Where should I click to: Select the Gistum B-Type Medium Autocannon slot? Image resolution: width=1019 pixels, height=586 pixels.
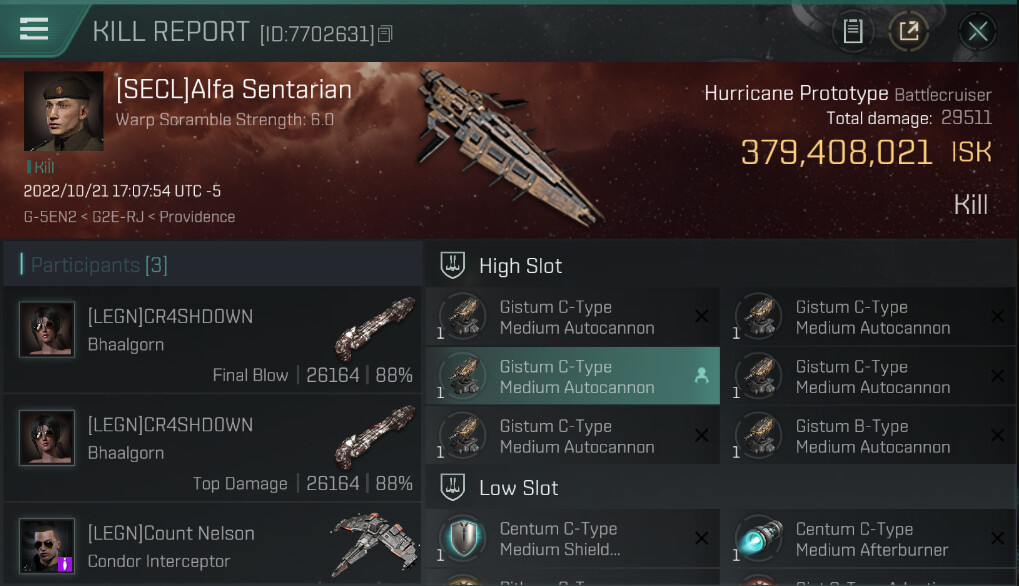[x=868, y=436]
